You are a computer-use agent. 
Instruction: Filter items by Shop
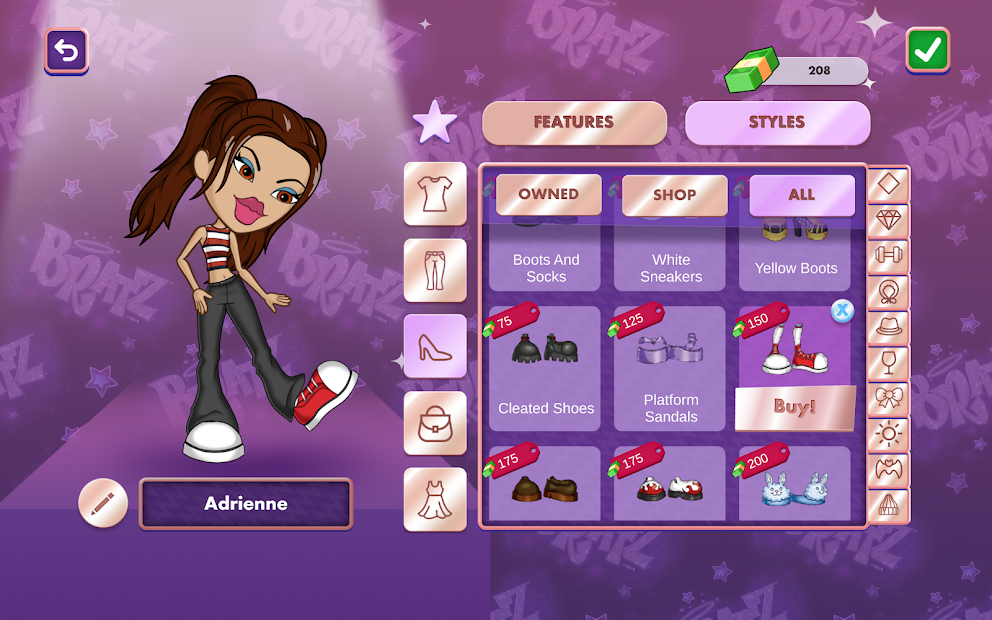coord(674,196)
